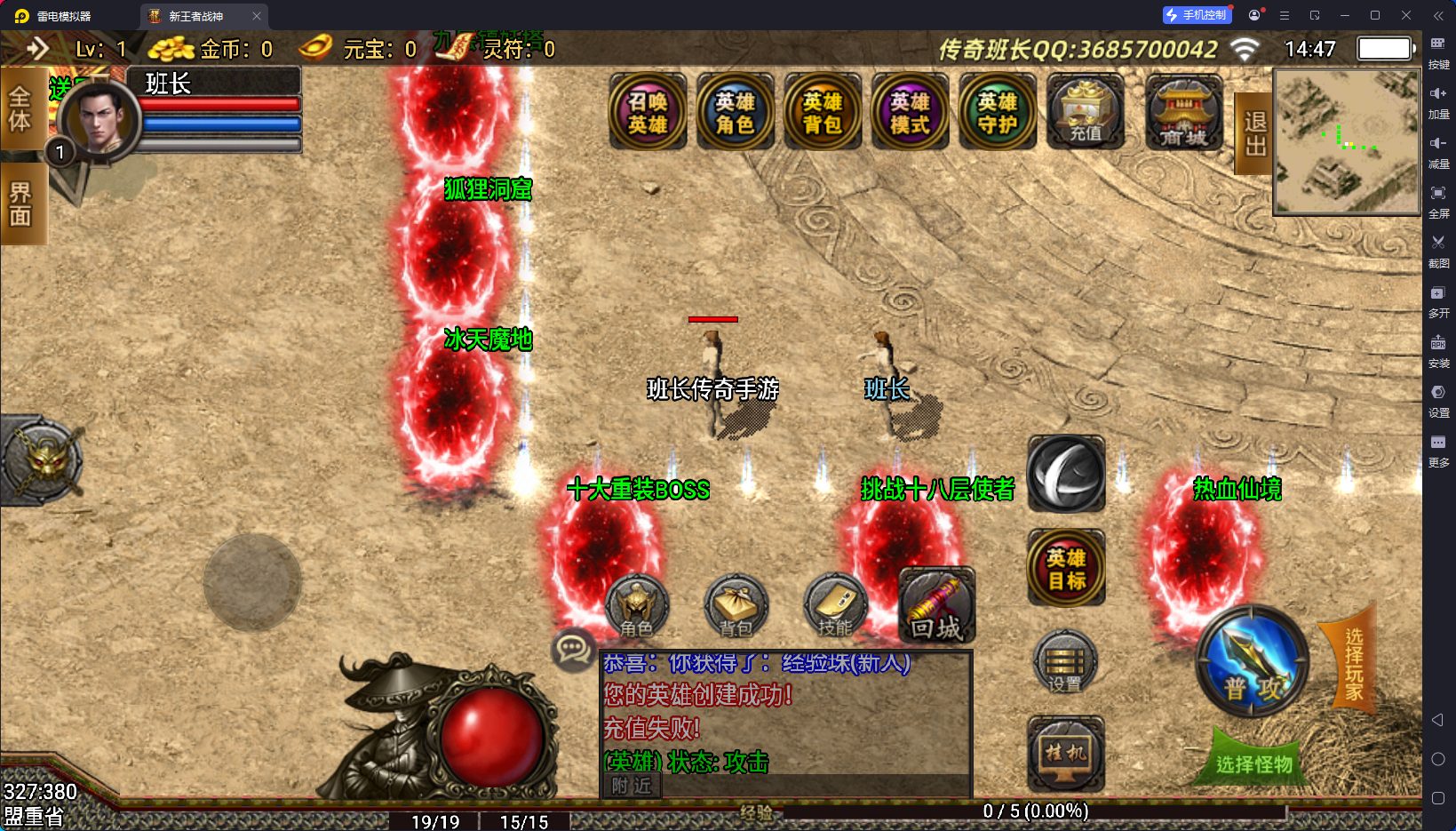
Task: Open the 英雄目标 hero target button
Action: click(x=1066, y=569)
